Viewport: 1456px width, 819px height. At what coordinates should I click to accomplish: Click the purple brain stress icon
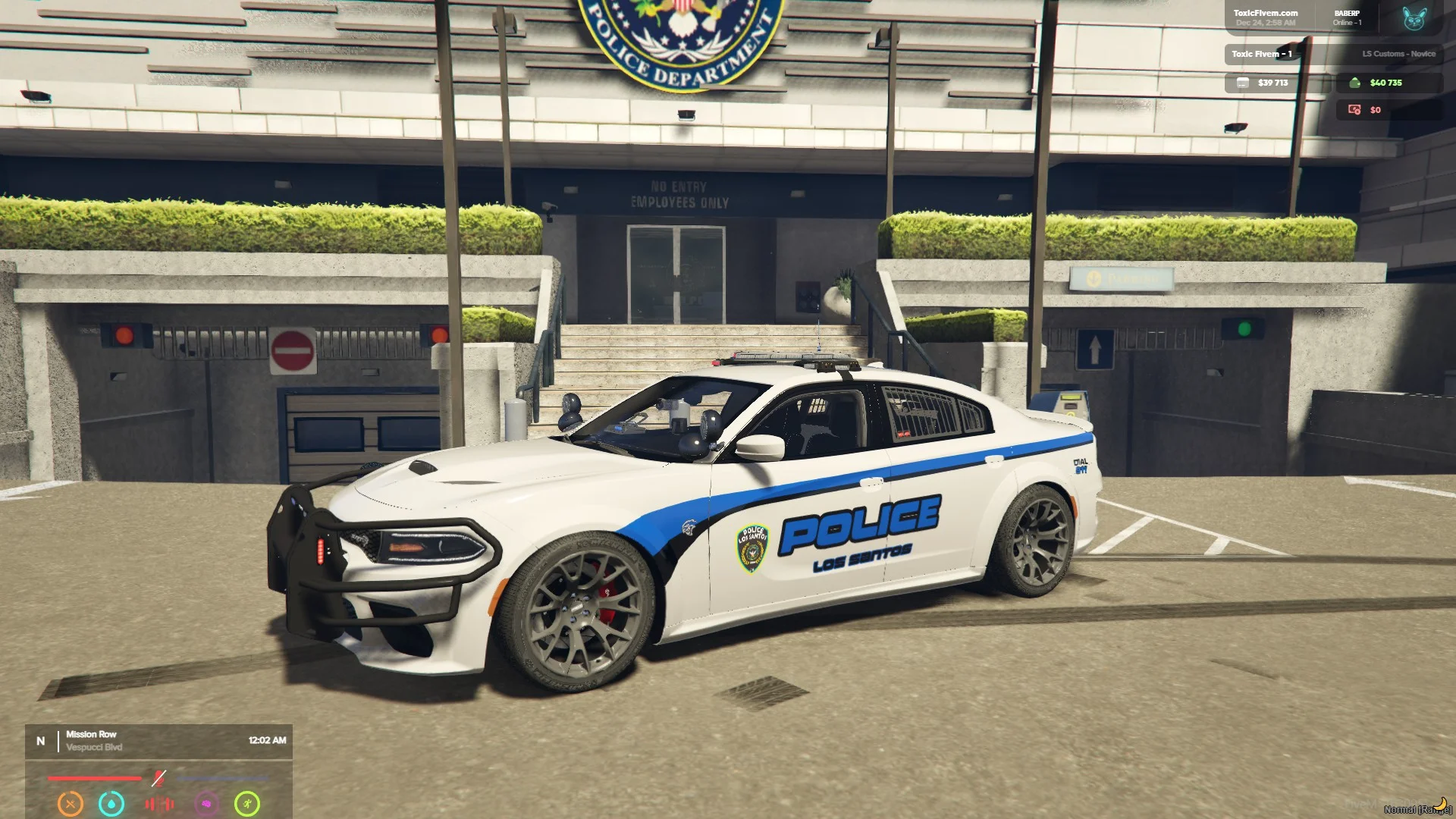coord(206,803)
